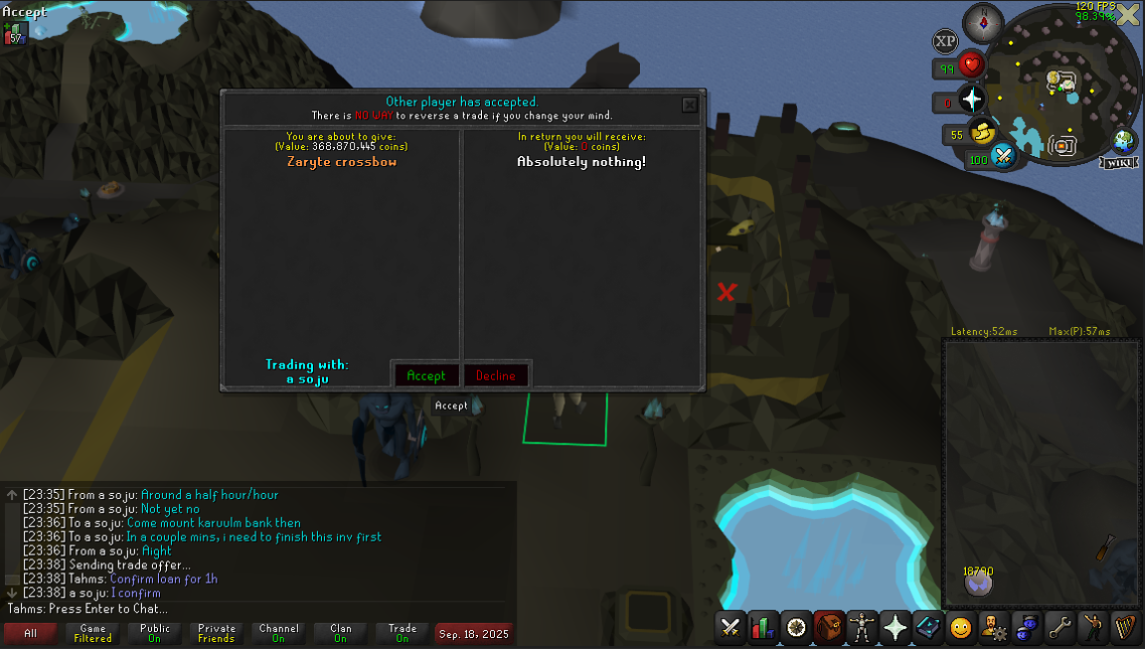The image size is (1145, 649).
Task: Open the Skills tab with bar chart
Action: 764,627
